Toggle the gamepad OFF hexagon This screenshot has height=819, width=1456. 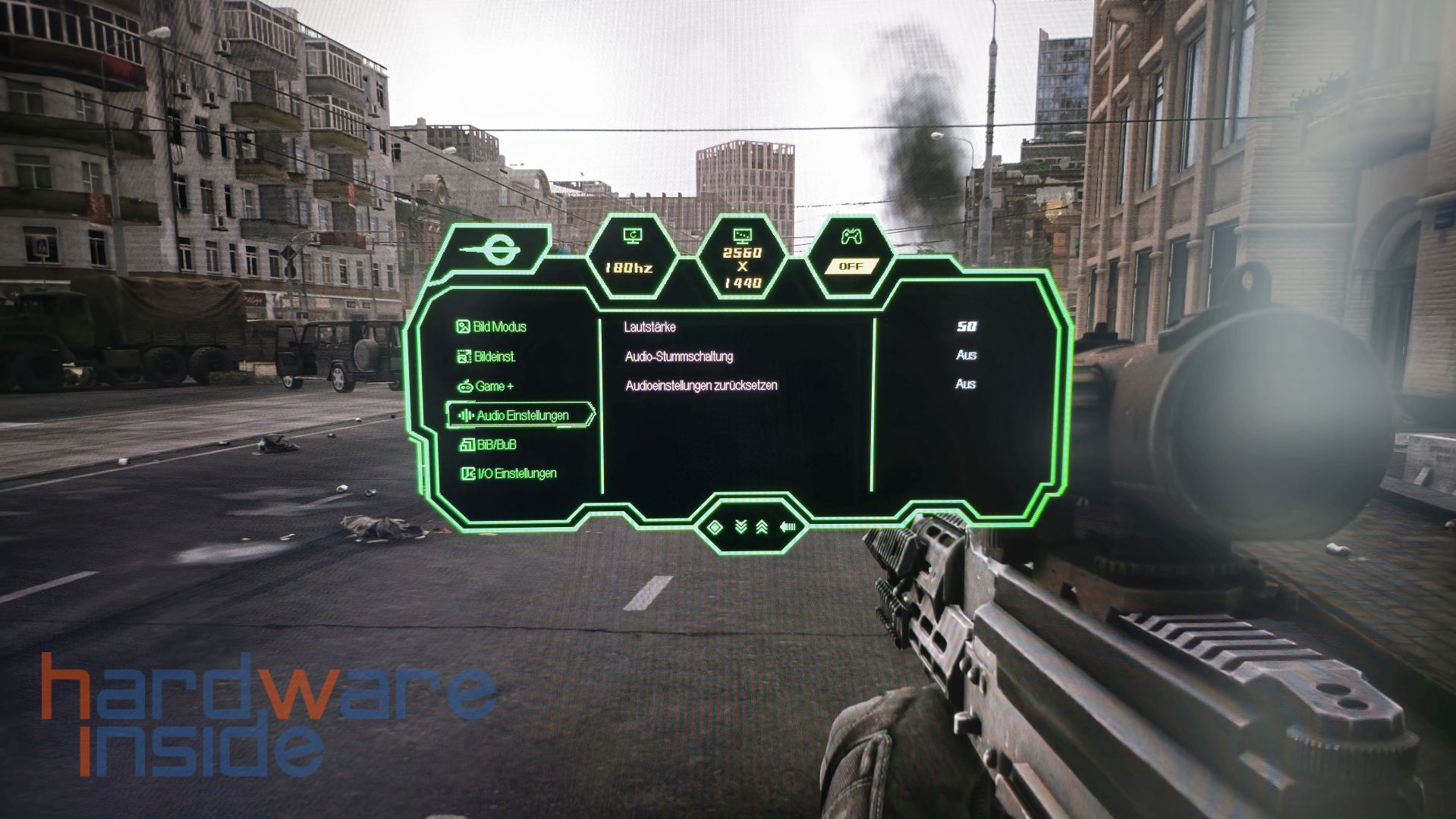(851, 253)
